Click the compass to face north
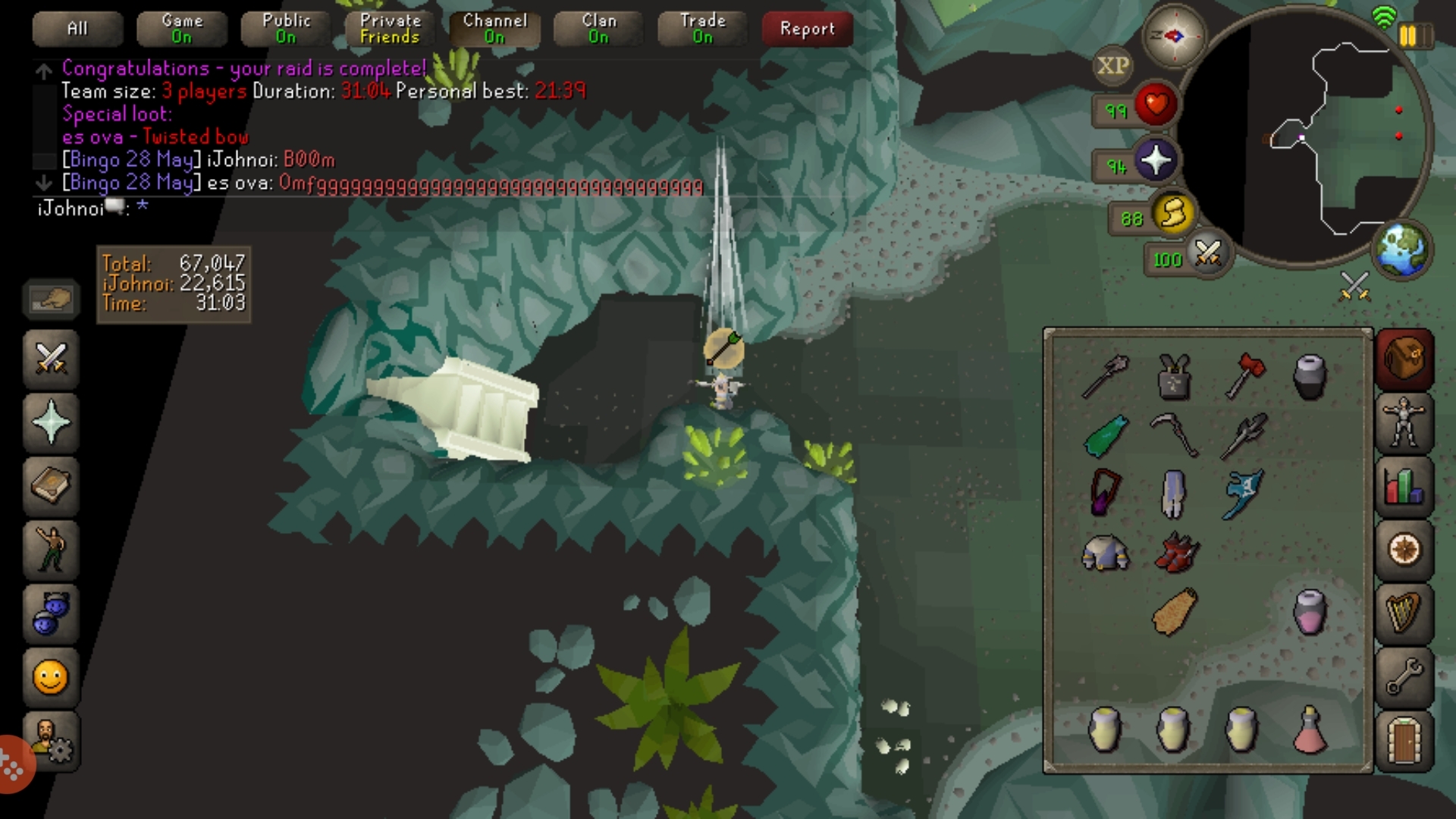1456x819 pixels. pos(1173,36)
